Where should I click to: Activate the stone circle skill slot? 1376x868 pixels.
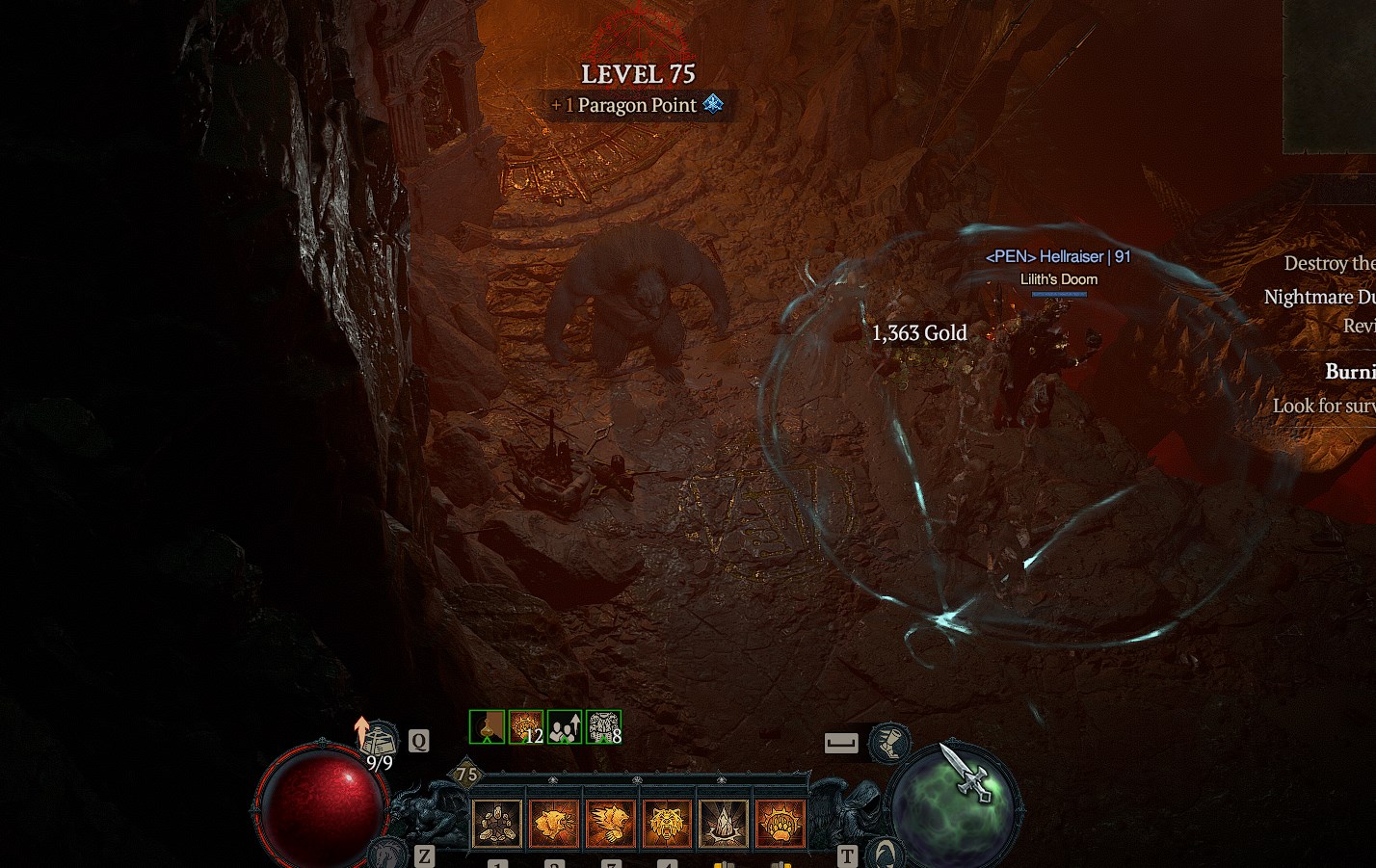point(497,824)
